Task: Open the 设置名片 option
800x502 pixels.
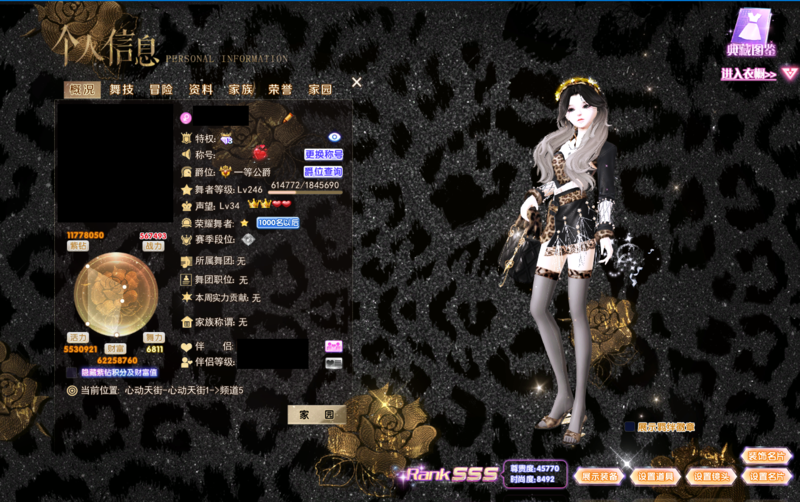Action: (765, 476)
